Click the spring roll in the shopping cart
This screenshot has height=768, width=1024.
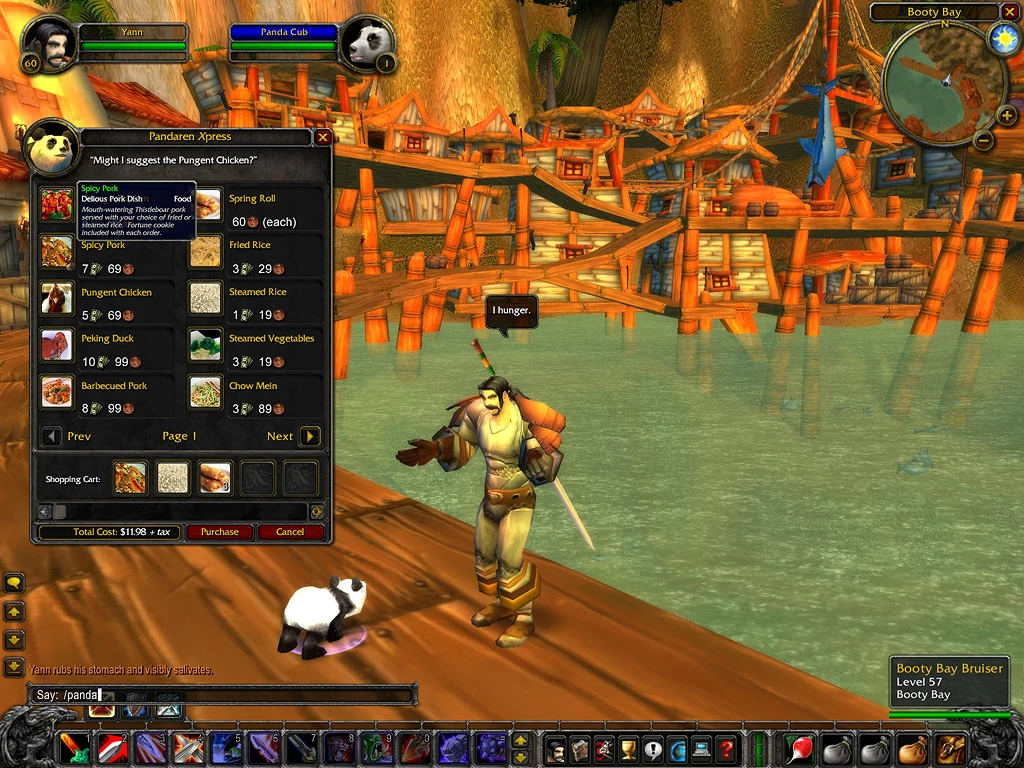tap(215, 478)
